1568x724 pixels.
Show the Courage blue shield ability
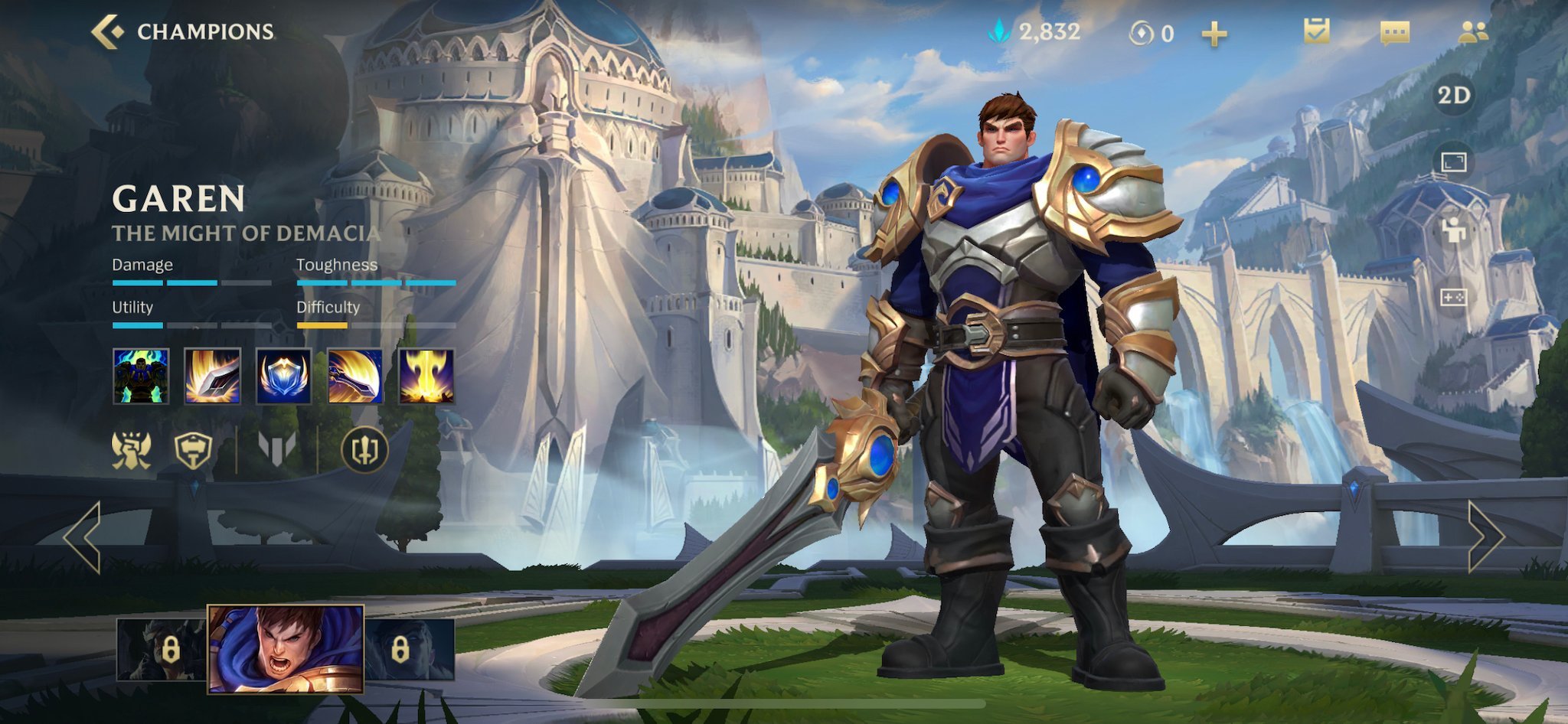click(x=284, y=376)
